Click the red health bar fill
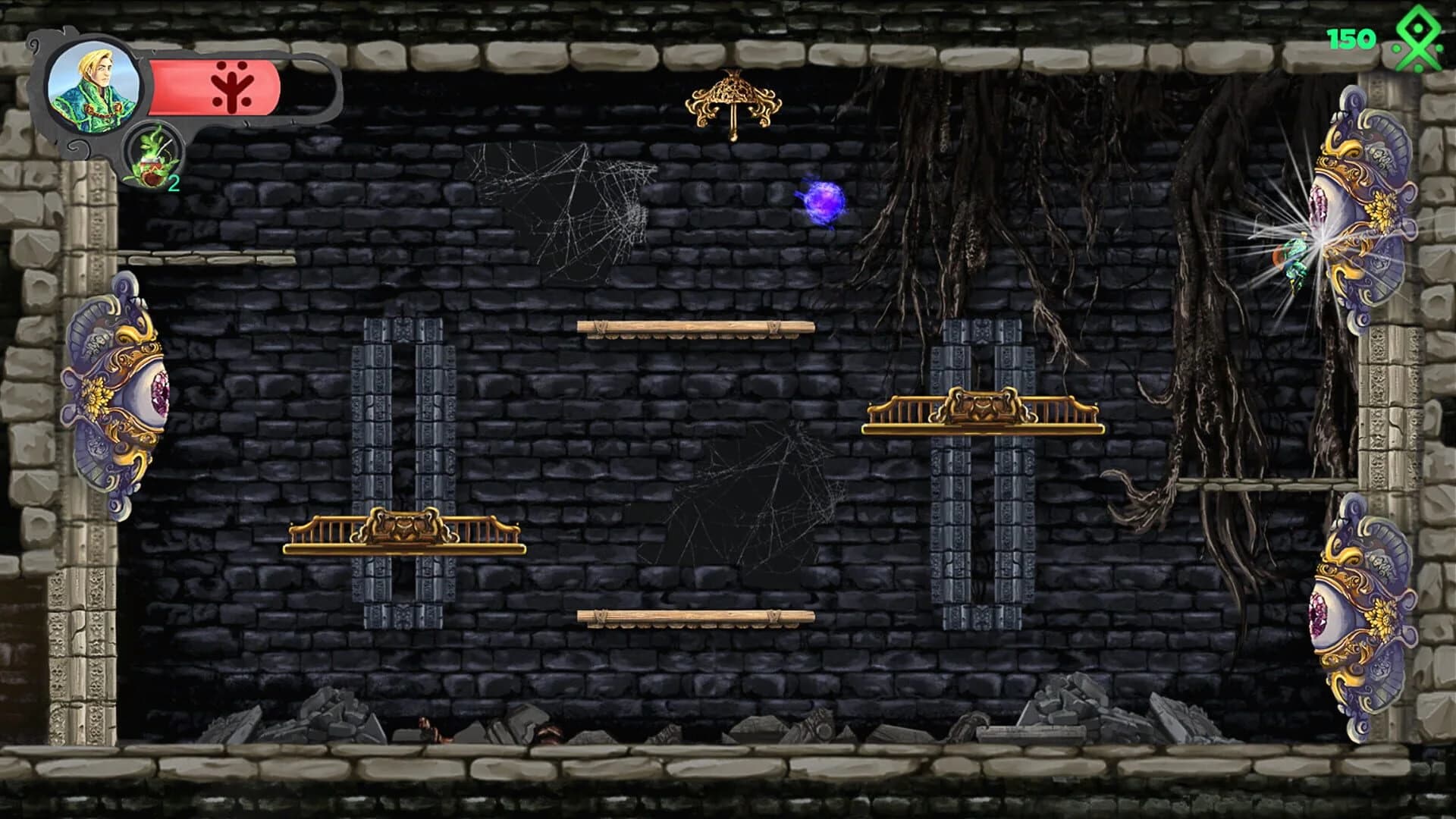Screen dimensions: 1456x819 click(182, 86)
